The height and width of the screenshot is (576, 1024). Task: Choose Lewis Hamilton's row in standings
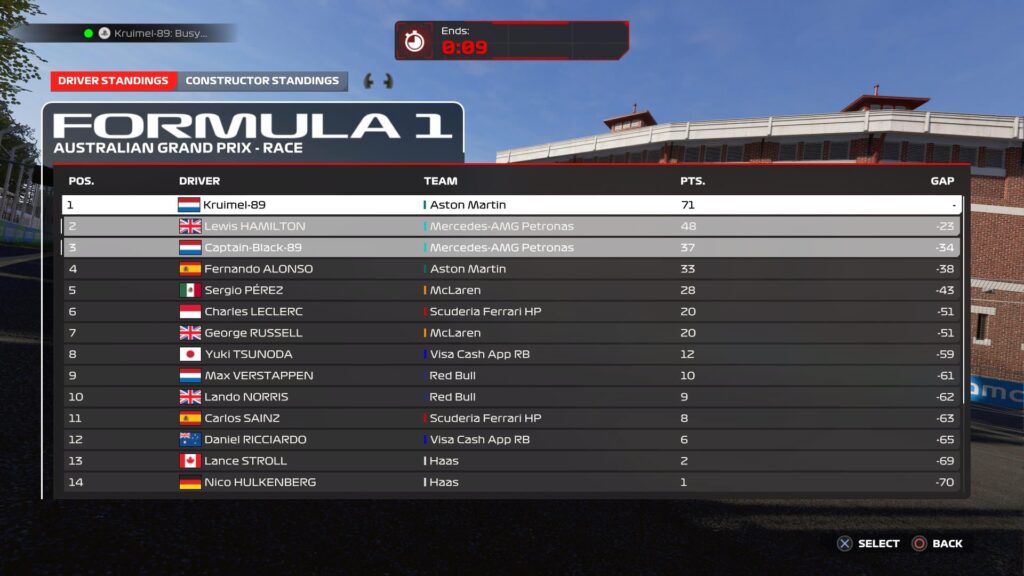coord(511,226)
